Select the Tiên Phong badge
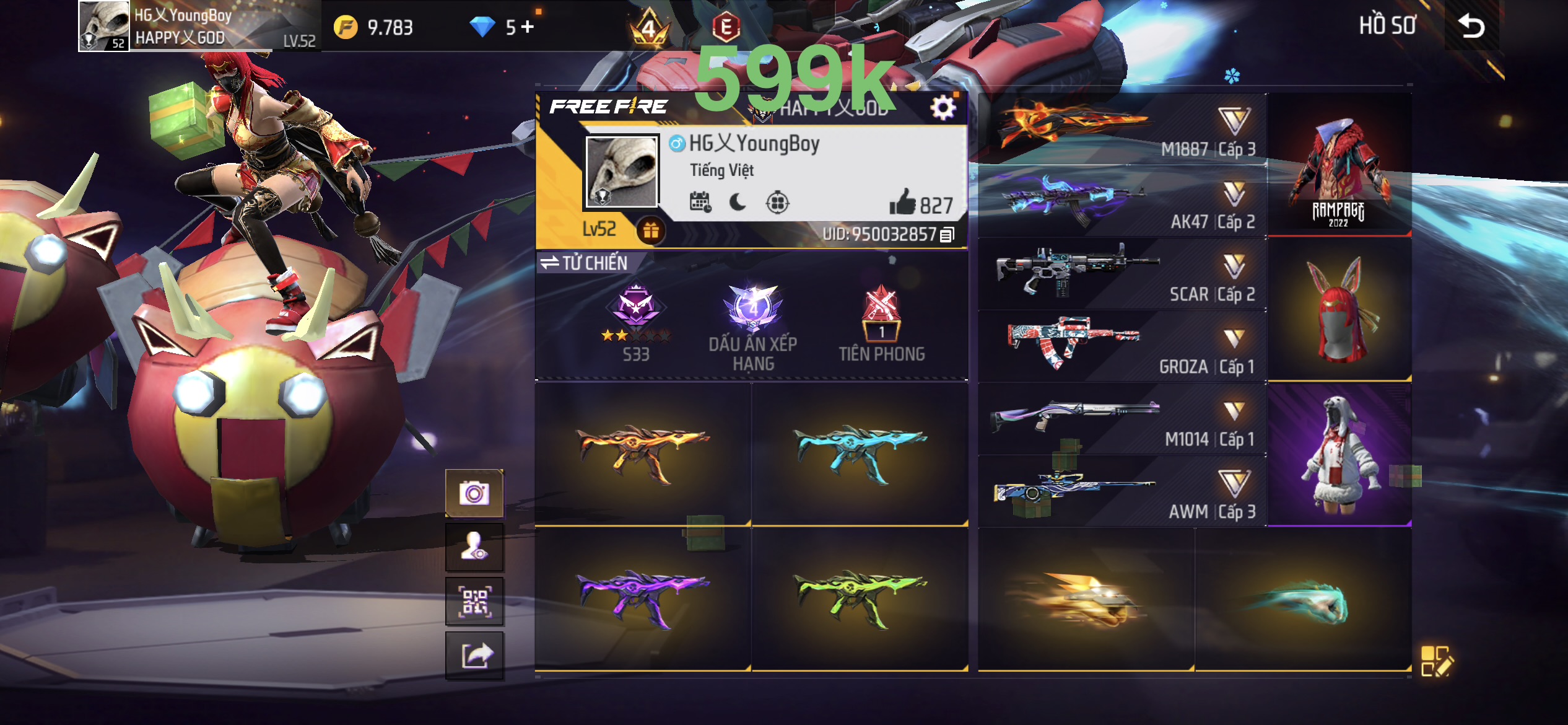Viewport: 1568px width, 725px height. point(881,323)
